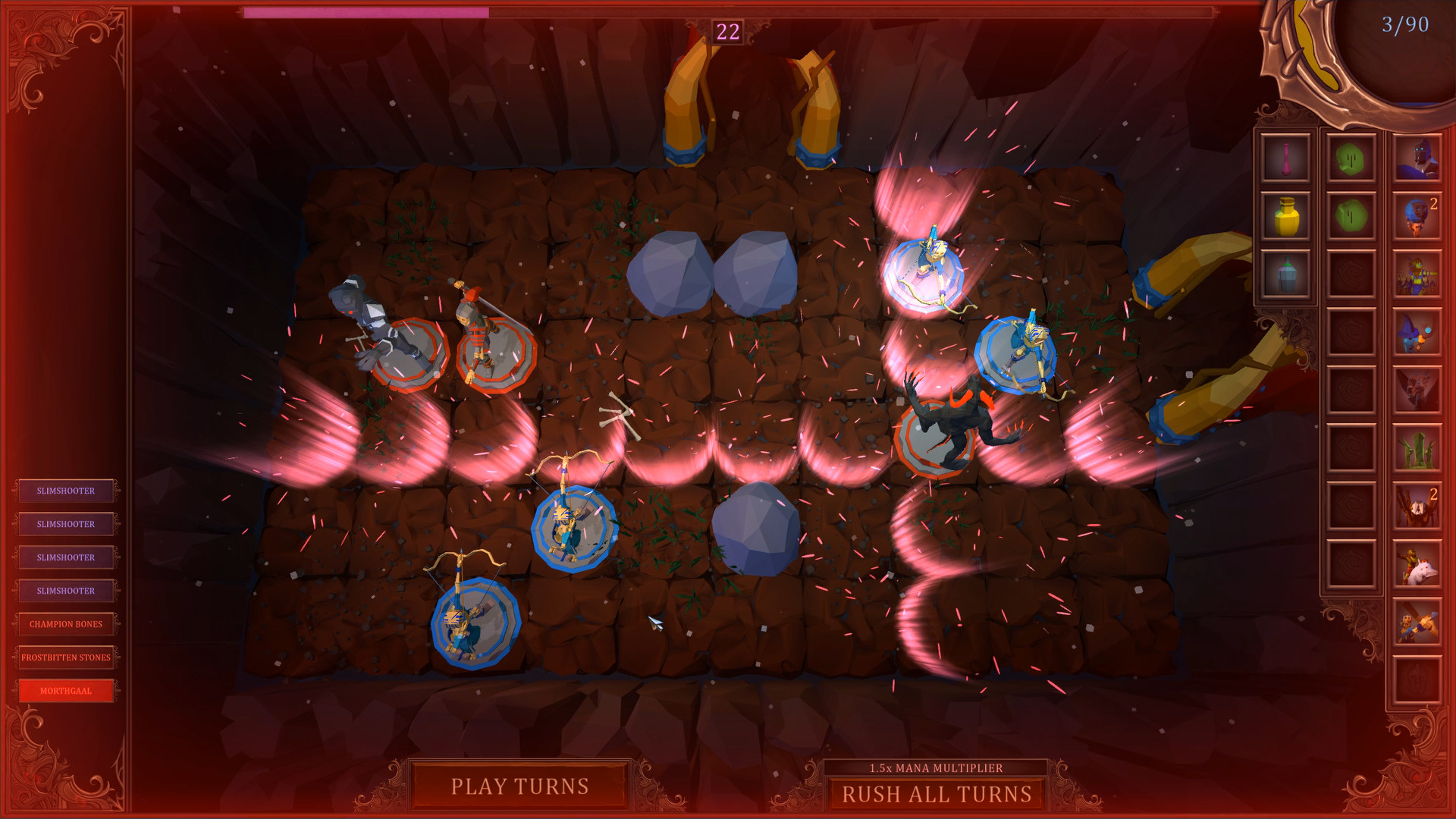Select the topmost SLIMSHOOTER entry
The height and width of the screenshot is (819, 1456).
point(67,491)
